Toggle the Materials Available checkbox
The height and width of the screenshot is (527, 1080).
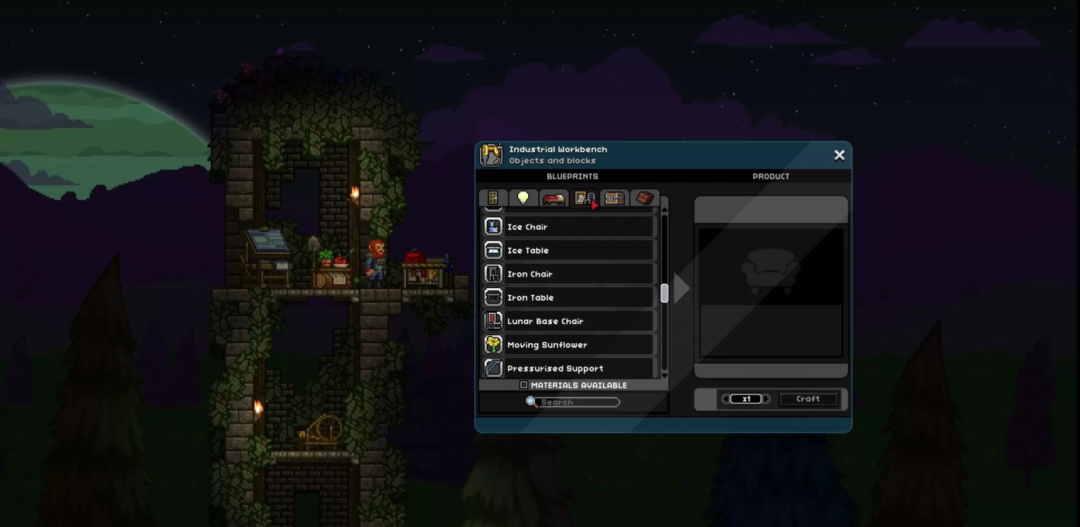tap(523, 385)
